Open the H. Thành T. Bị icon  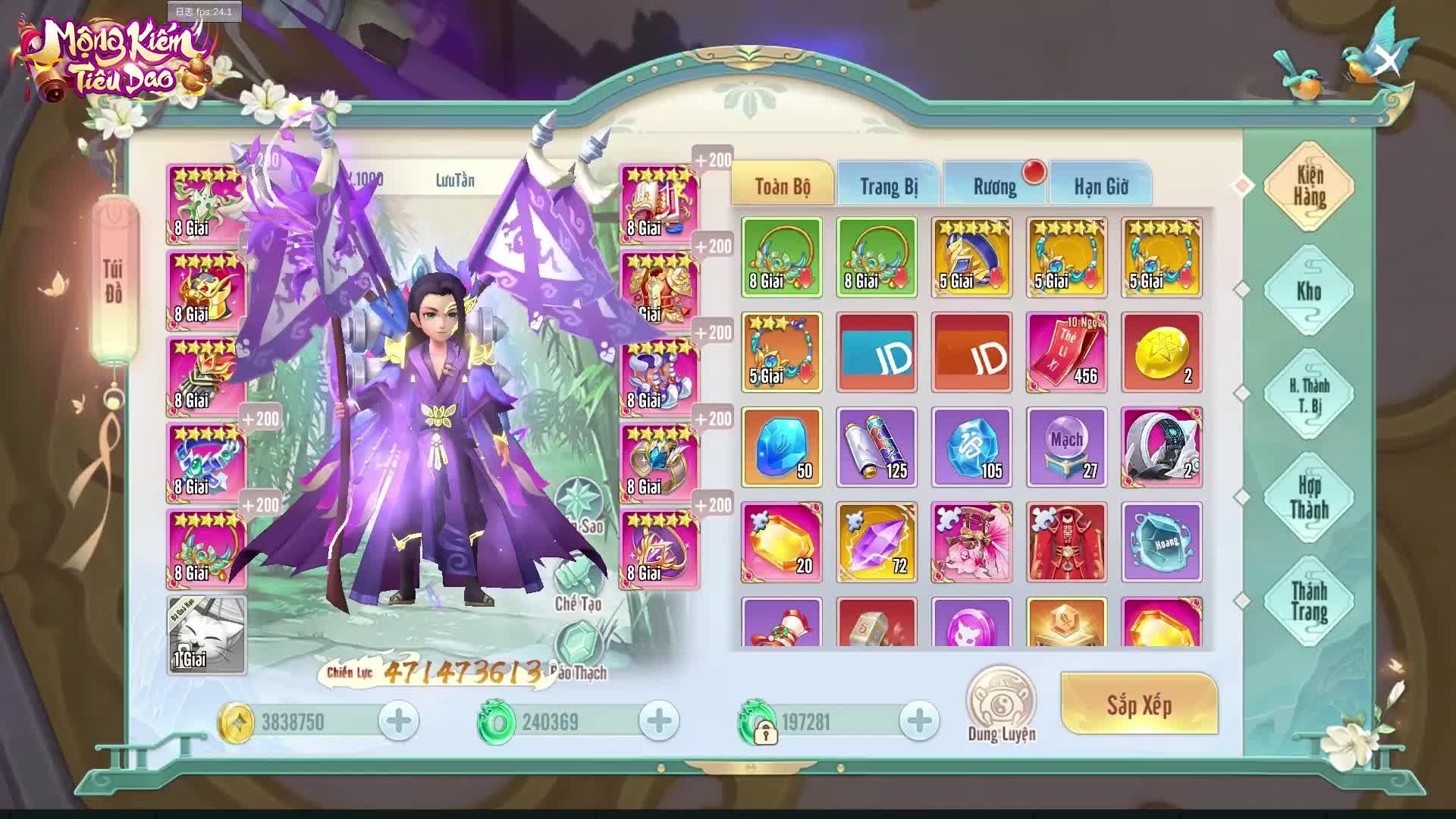1308,394
